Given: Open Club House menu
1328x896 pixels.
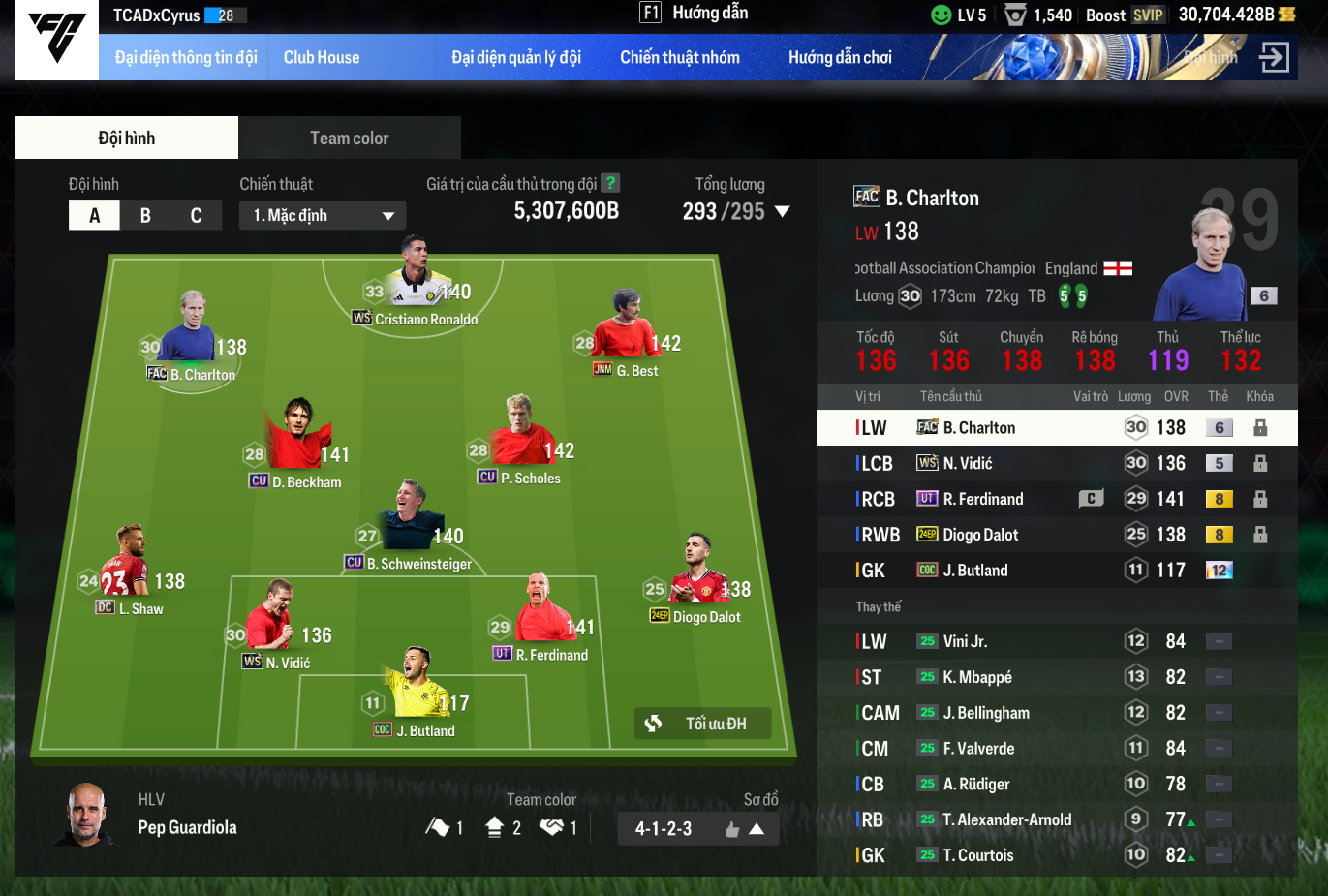Looking at the screenshot, I should click(322, 58).
